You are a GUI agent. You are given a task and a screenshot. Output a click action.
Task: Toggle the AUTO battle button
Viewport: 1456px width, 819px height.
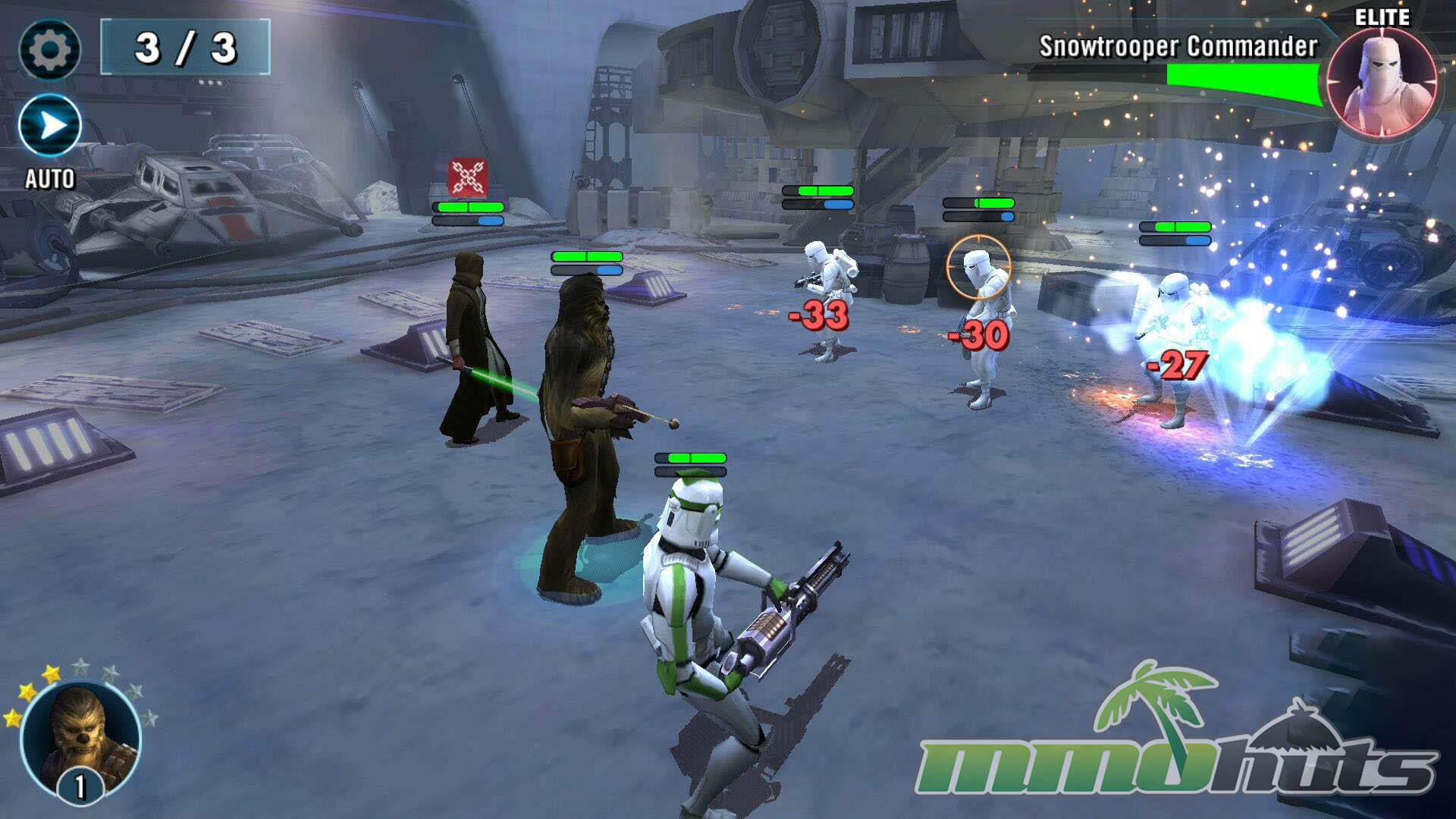pos(50,126)
